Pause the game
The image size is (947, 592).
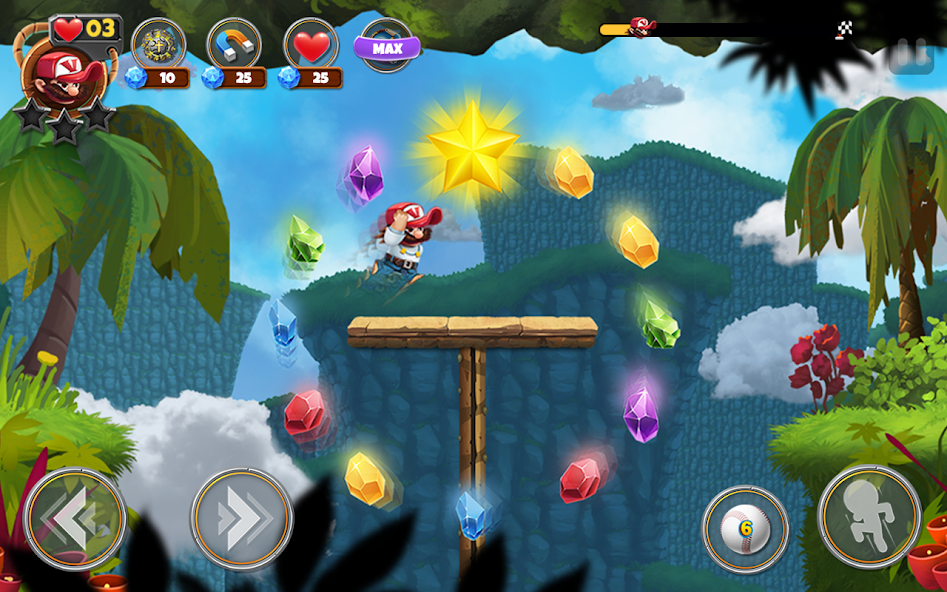point(912,54)
